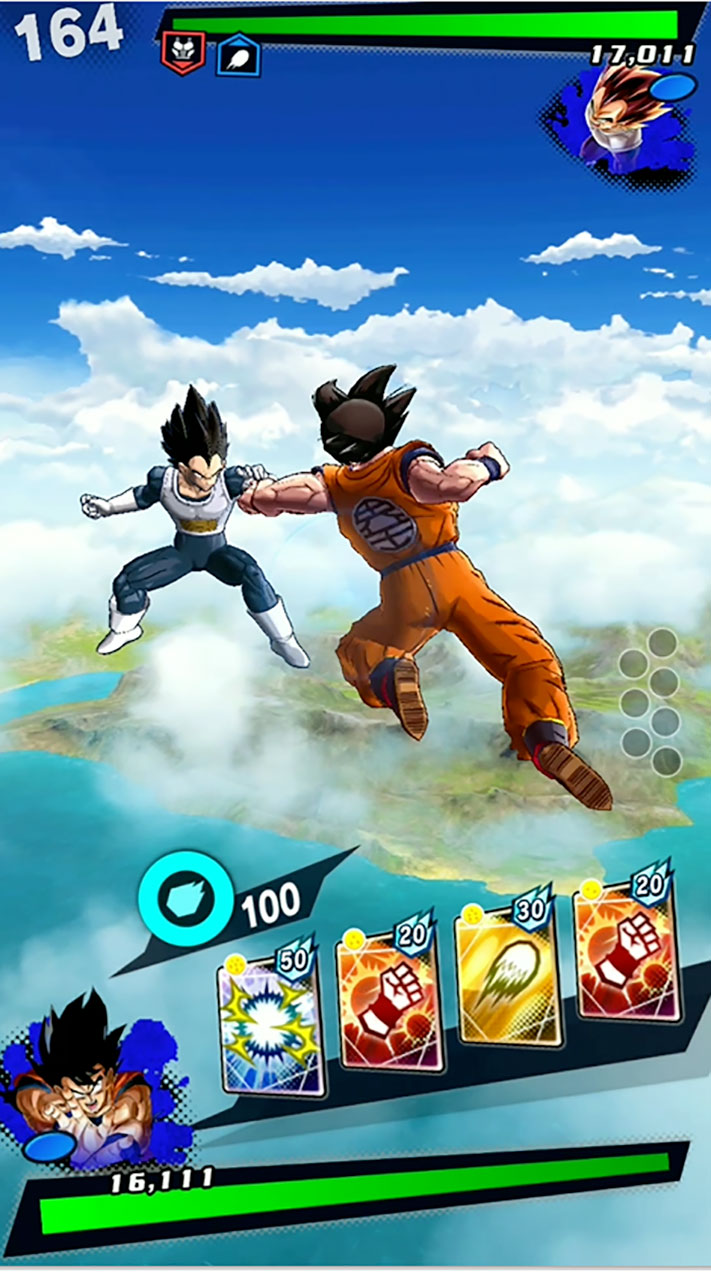Inspect the red status effect icon
This screenshot has width=711, height=1272.
pyautogui.click(x=183, y=52)
